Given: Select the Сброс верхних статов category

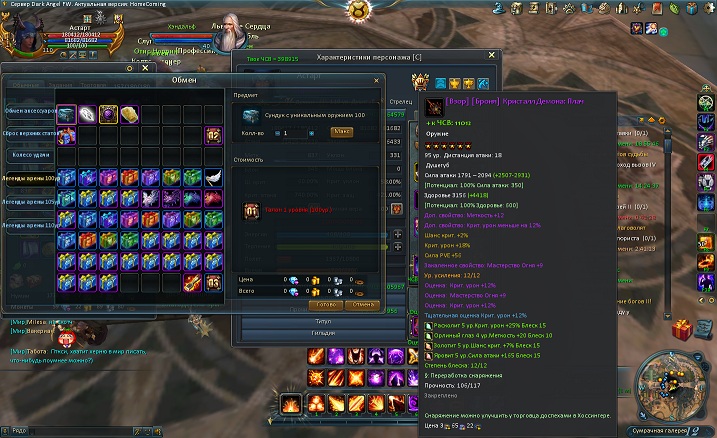Looking at the screenshot, I should click(28, 133).
